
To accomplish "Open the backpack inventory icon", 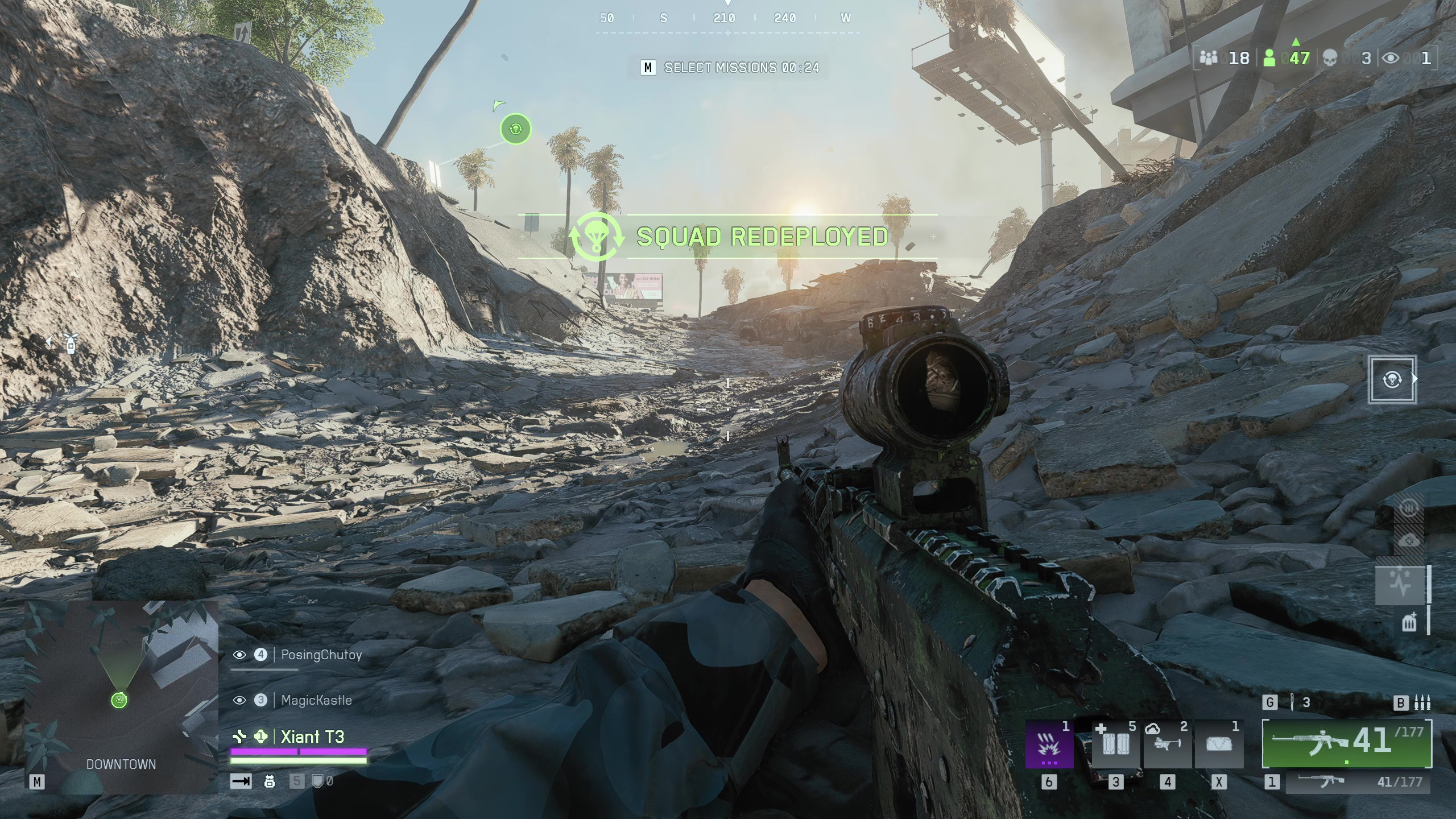I will coord(270,781).
